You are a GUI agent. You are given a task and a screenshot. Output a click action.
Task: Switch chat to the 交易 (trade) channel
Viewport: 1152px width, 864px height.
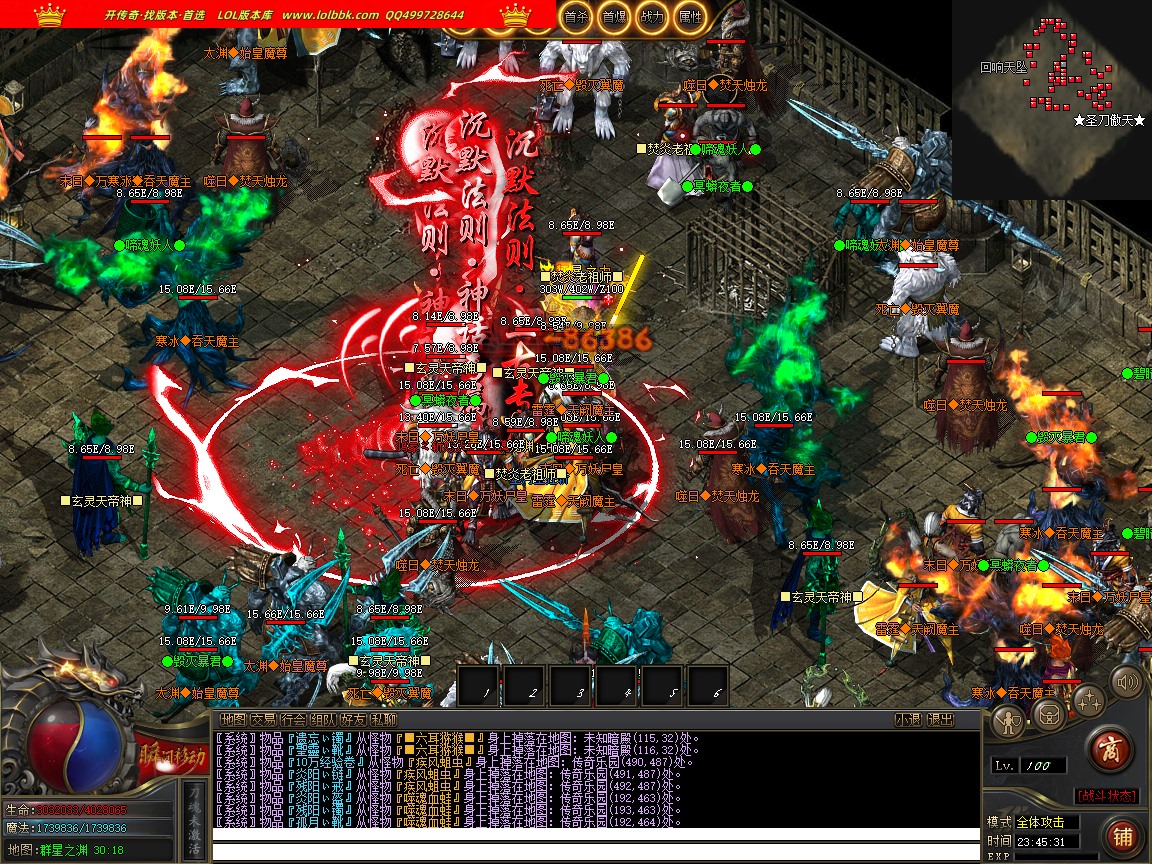[x=262, y=719]
